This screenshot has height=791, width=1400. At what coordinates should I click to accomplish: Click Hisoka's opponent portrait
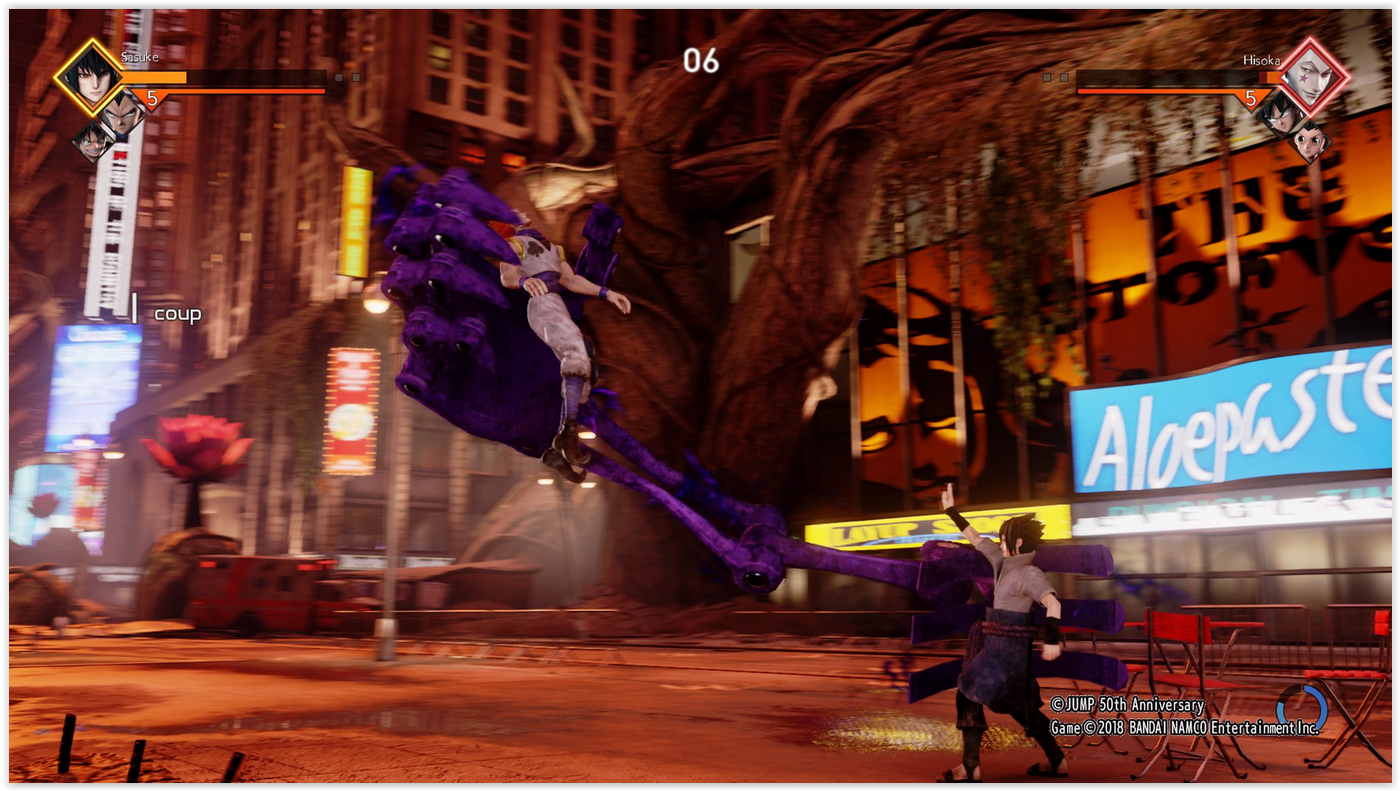[1315, 77]
